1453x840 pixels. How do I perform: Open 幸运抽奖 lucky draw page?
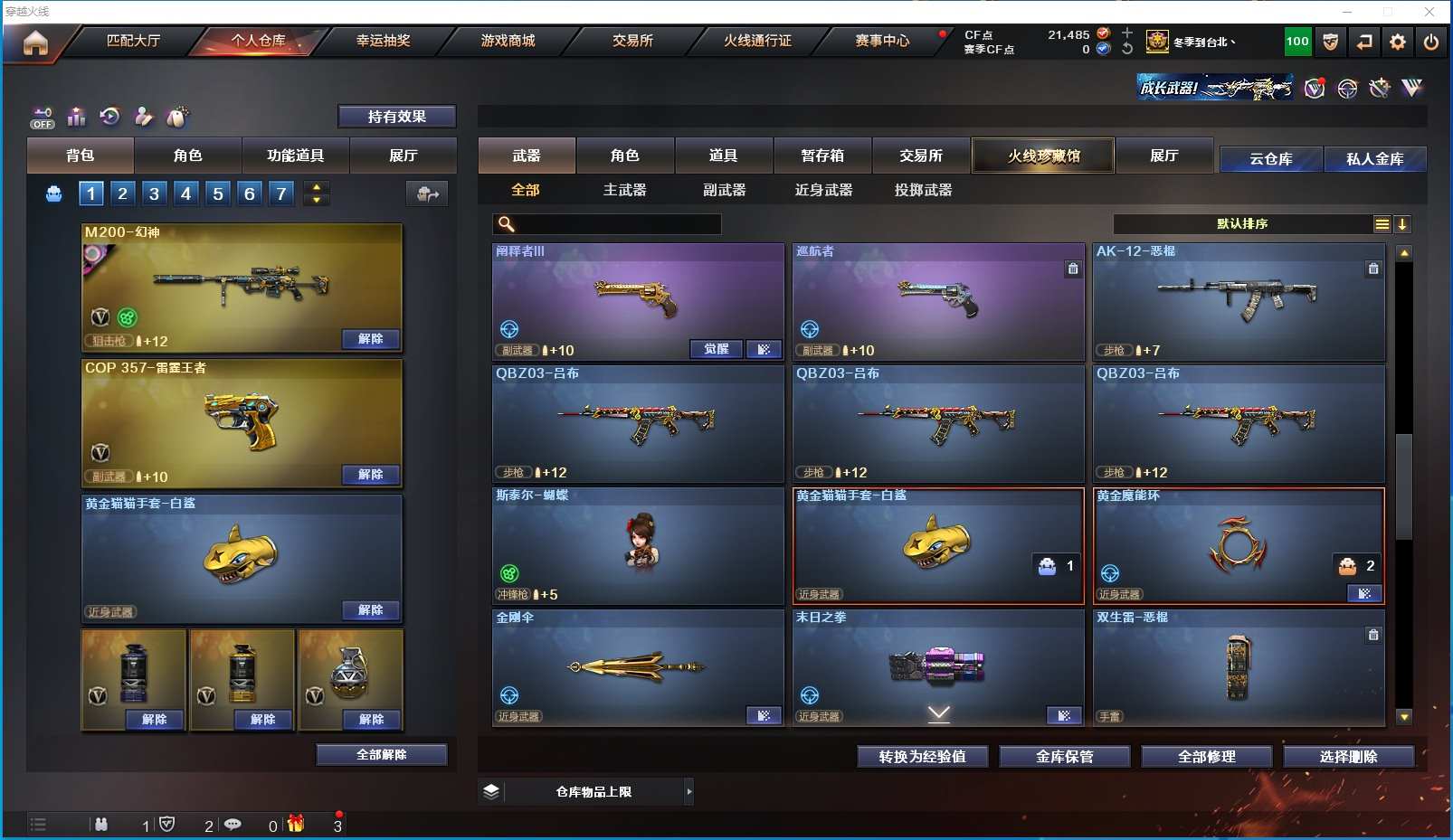tap(383, 41)
